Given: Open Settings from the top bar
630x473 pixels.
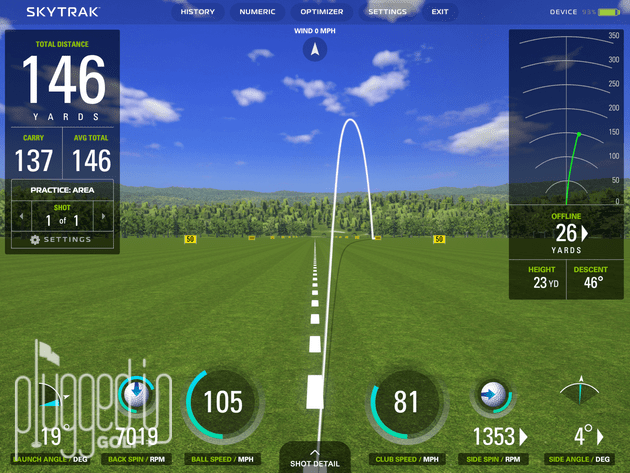Looking at the screenshot, I should (387, 12).
